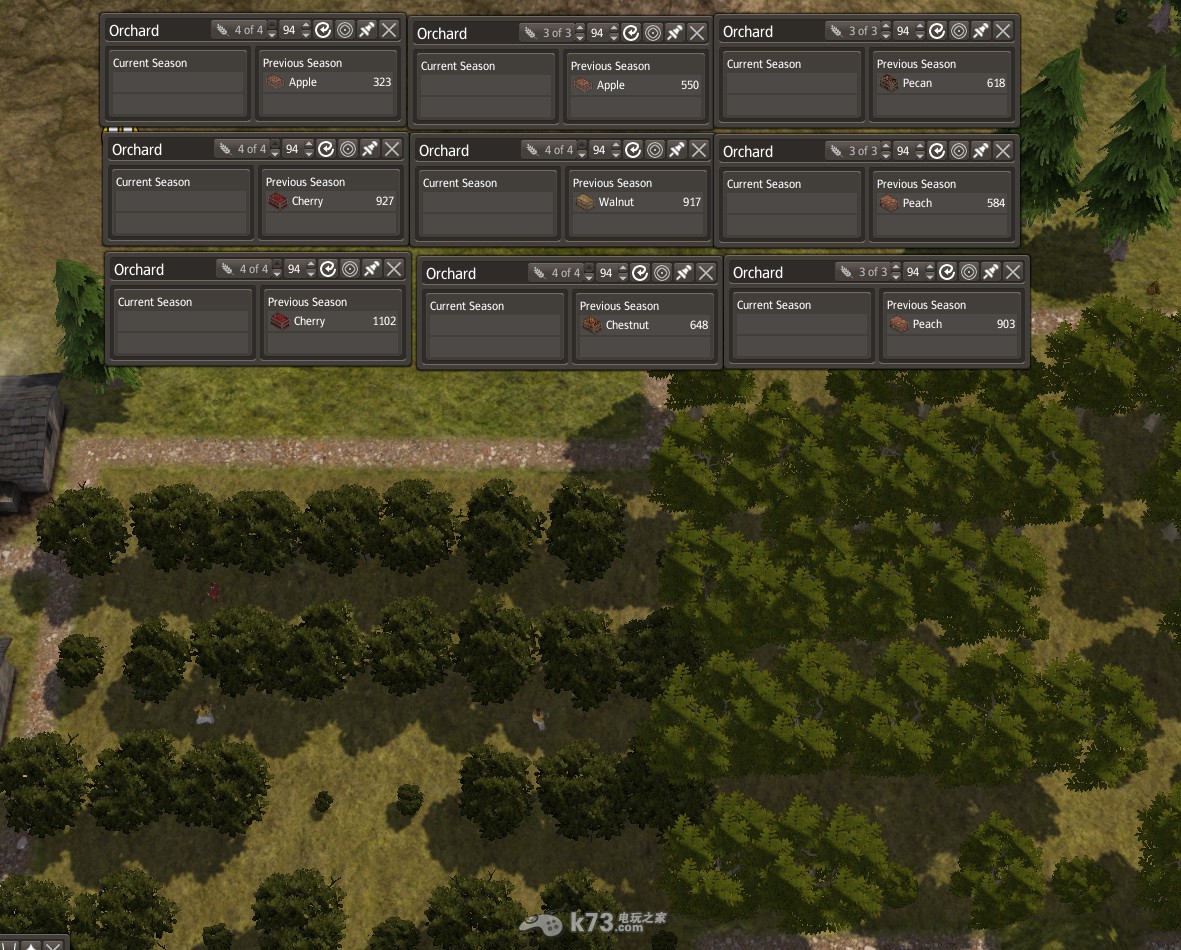The image size is (1181, 950).
Task: Pin the Orchard window showing Walnut 917
Action: point(677,150)
